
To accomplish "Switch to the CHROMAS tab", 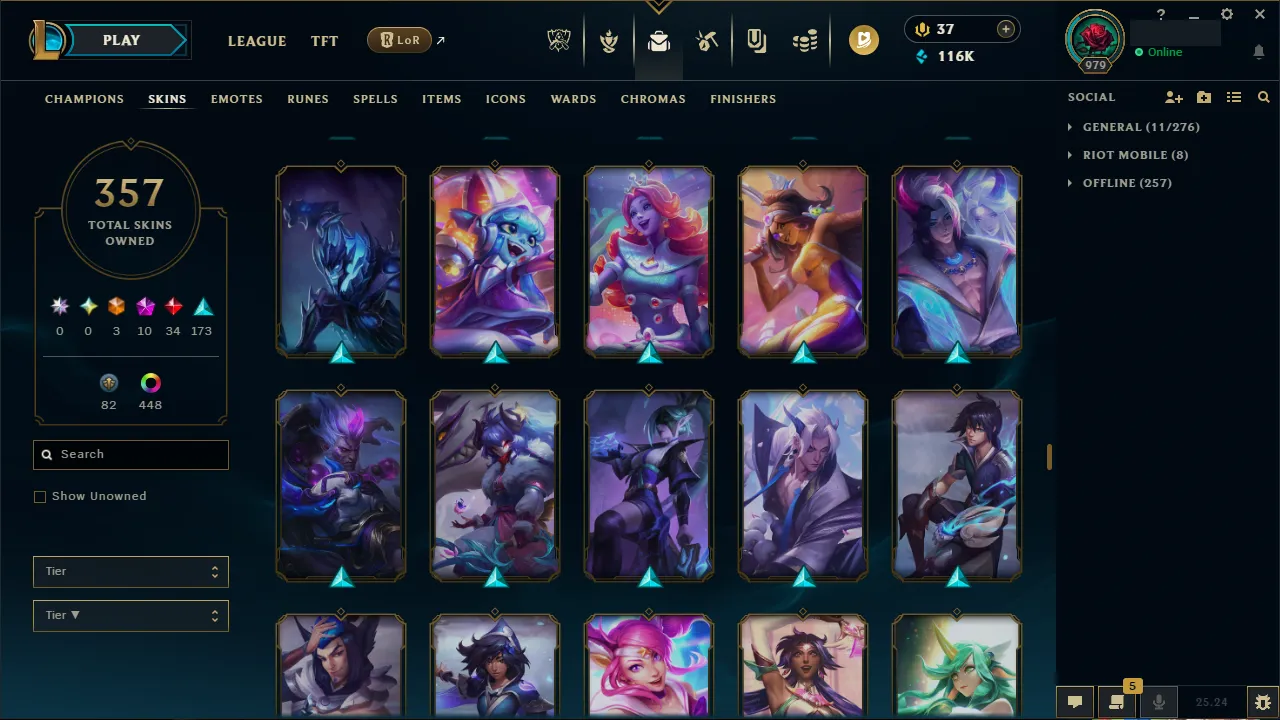I will click(x=653, y=99).
